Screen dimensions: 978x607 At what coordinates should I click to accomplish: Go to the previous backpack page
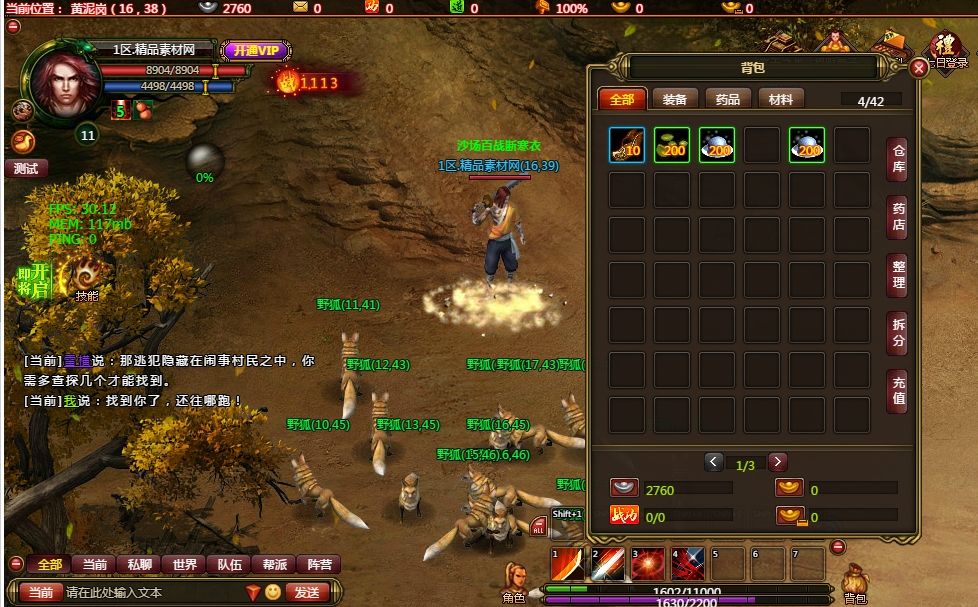(713, 462)
